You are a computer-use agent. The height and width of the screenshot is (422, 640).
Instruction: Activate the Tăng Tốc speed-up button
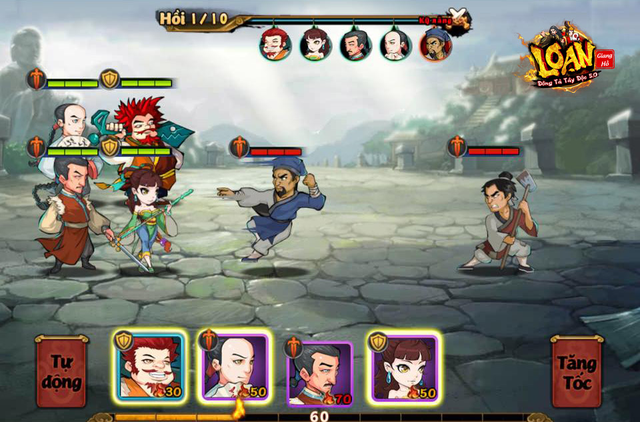pos(577,370)
